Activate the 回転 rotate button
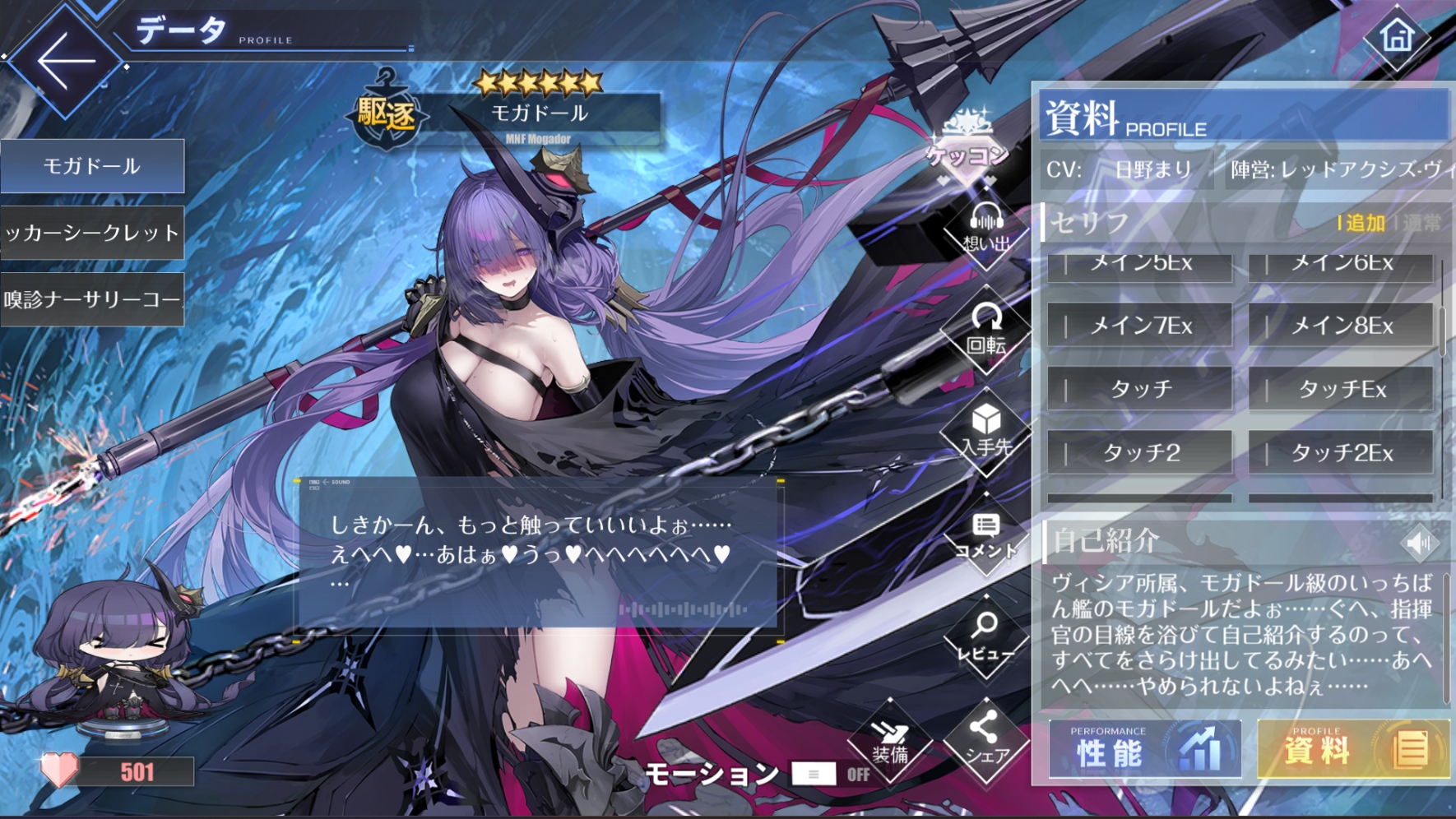This screenshot has height=819, width=1456. 985,331
